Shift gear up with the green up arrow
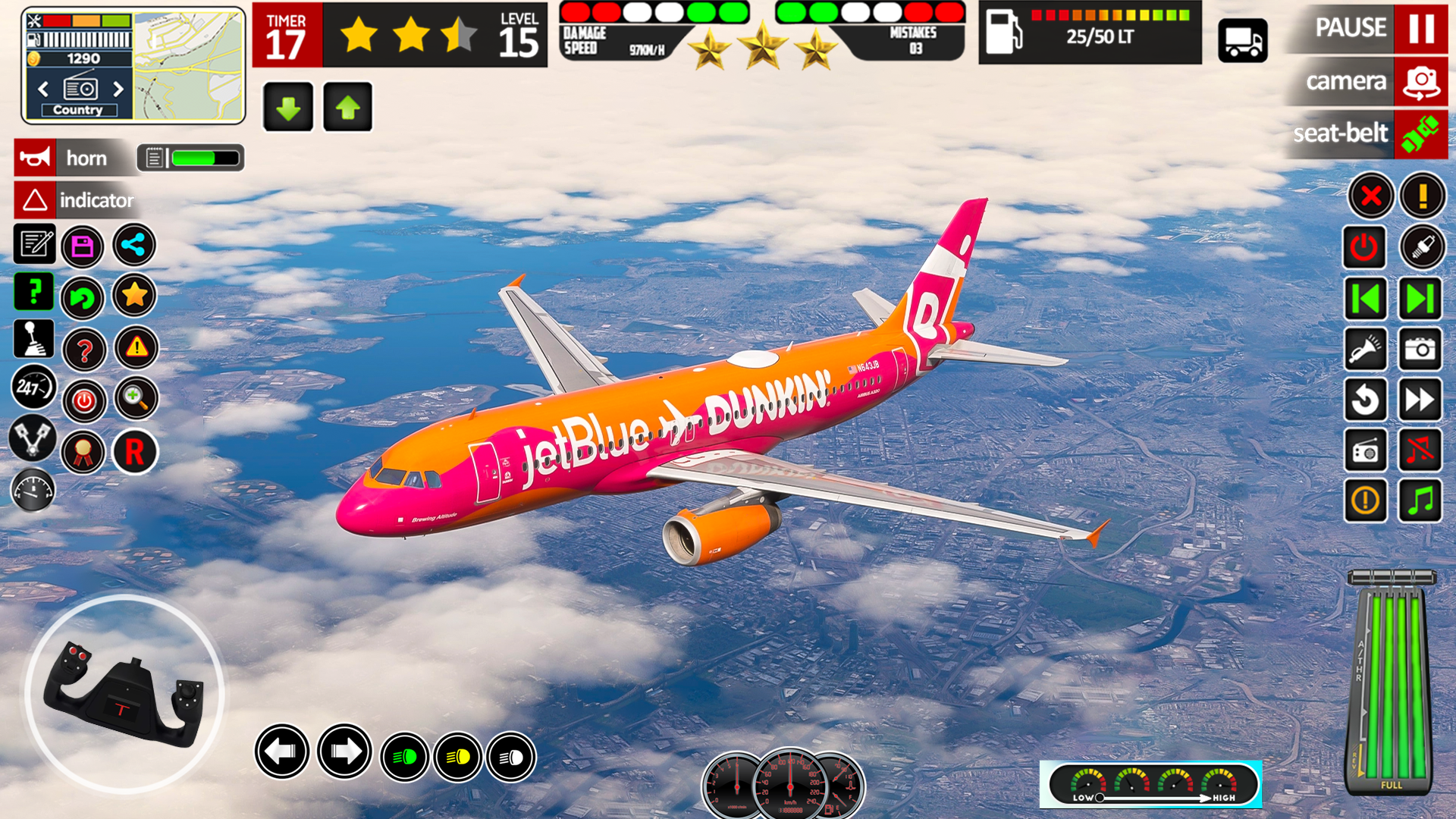The width and height of the screenshot is (1456, 819). pos(347,105)
